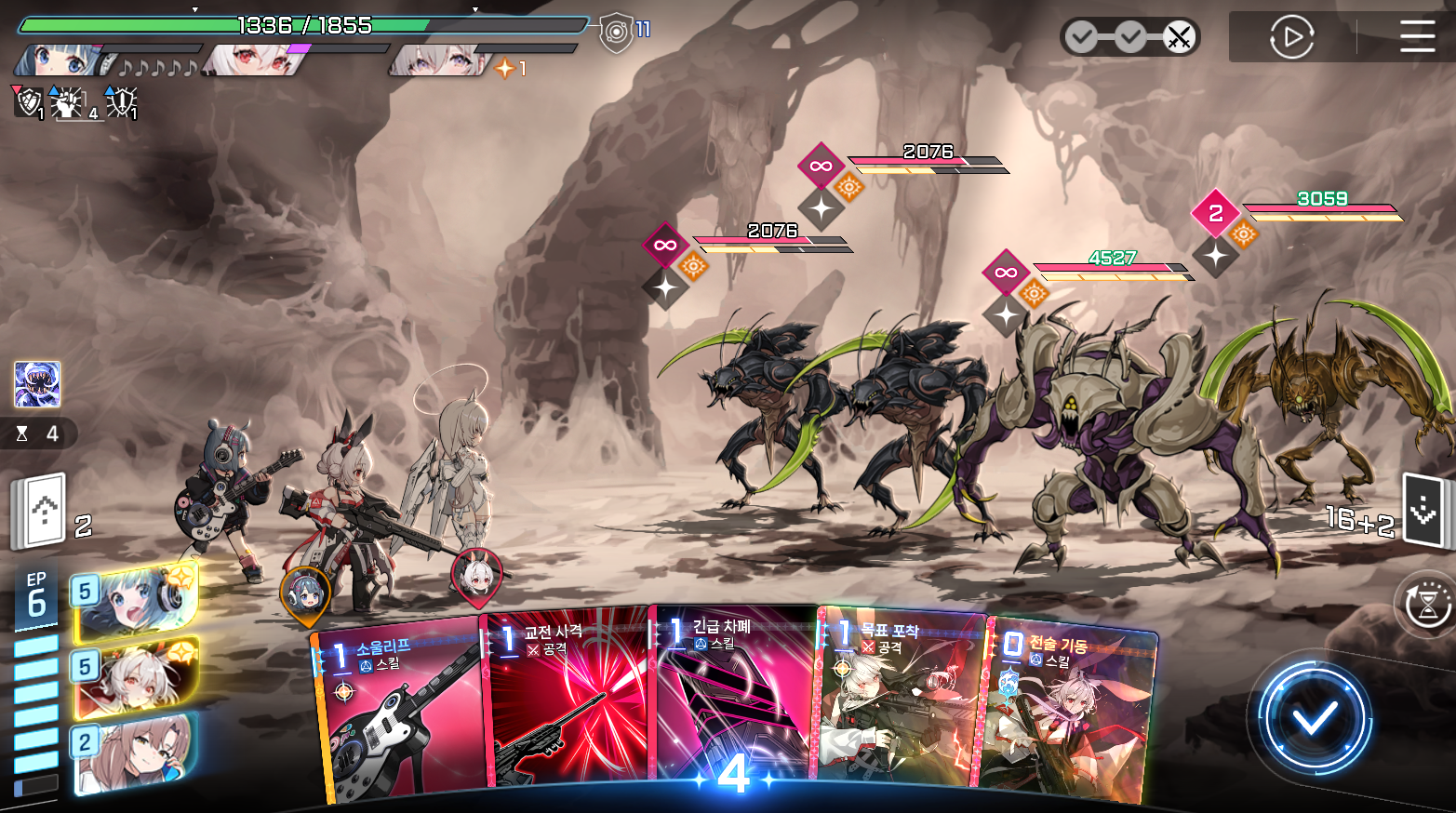Screen dimensions: 1456x813
Task: View the shield-break debuff icon
Action: [x=28, y=101]
